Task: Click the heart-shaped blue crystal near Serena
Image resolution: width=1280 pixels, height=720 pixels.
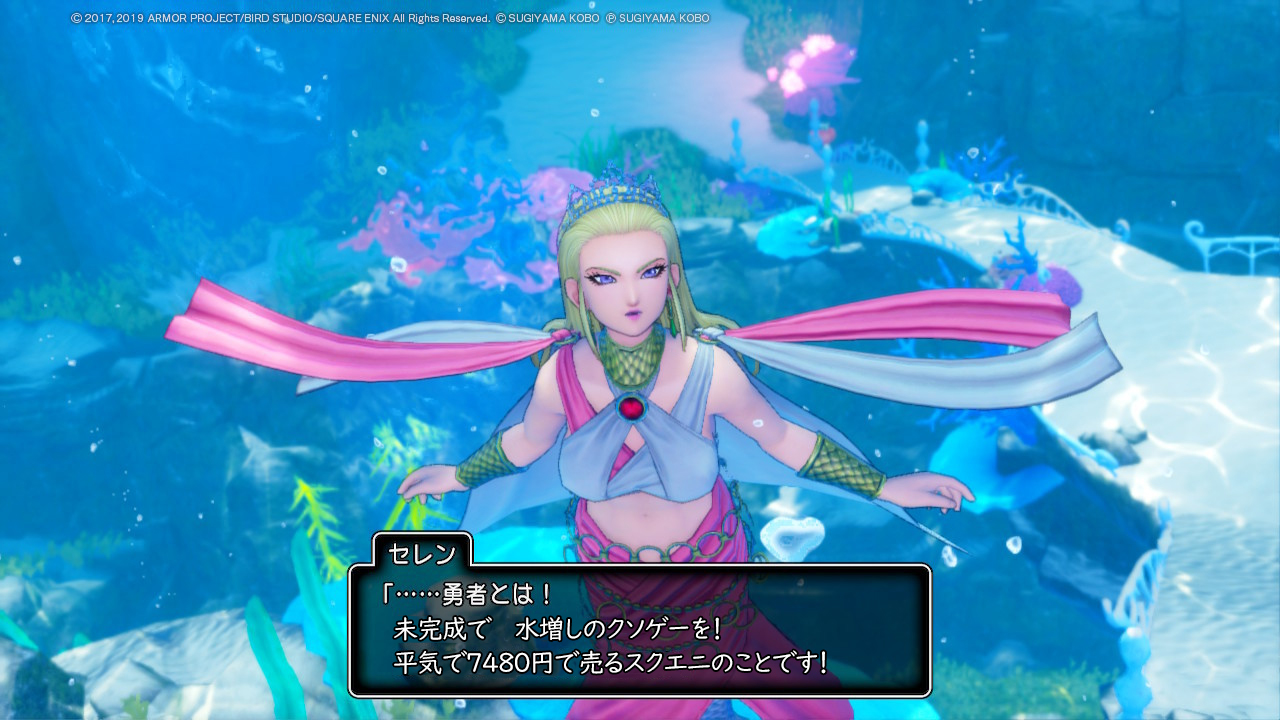Action: click(x=793, y=533)
